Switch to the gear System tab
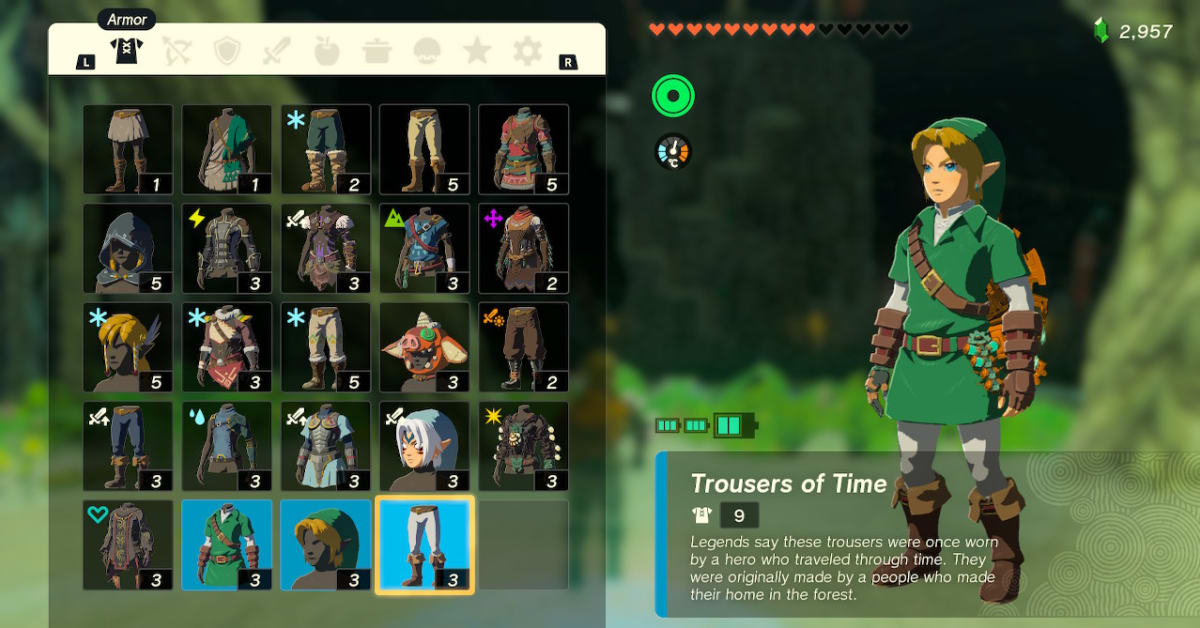1200x628 pixels. coord(527,50)
